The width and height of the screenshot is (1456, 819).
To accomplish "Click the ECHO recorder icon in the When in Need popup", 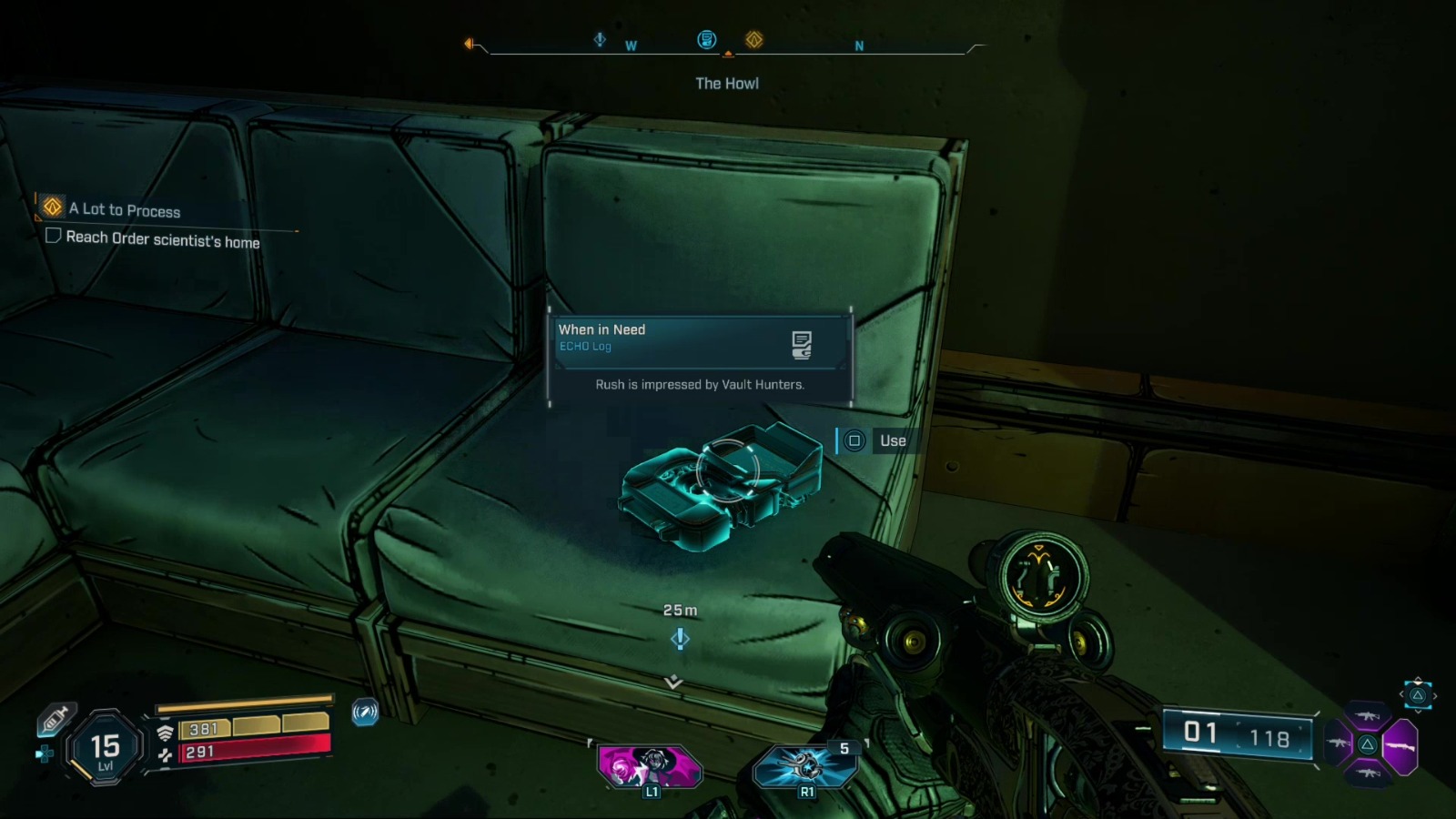I will pos(802,344).
